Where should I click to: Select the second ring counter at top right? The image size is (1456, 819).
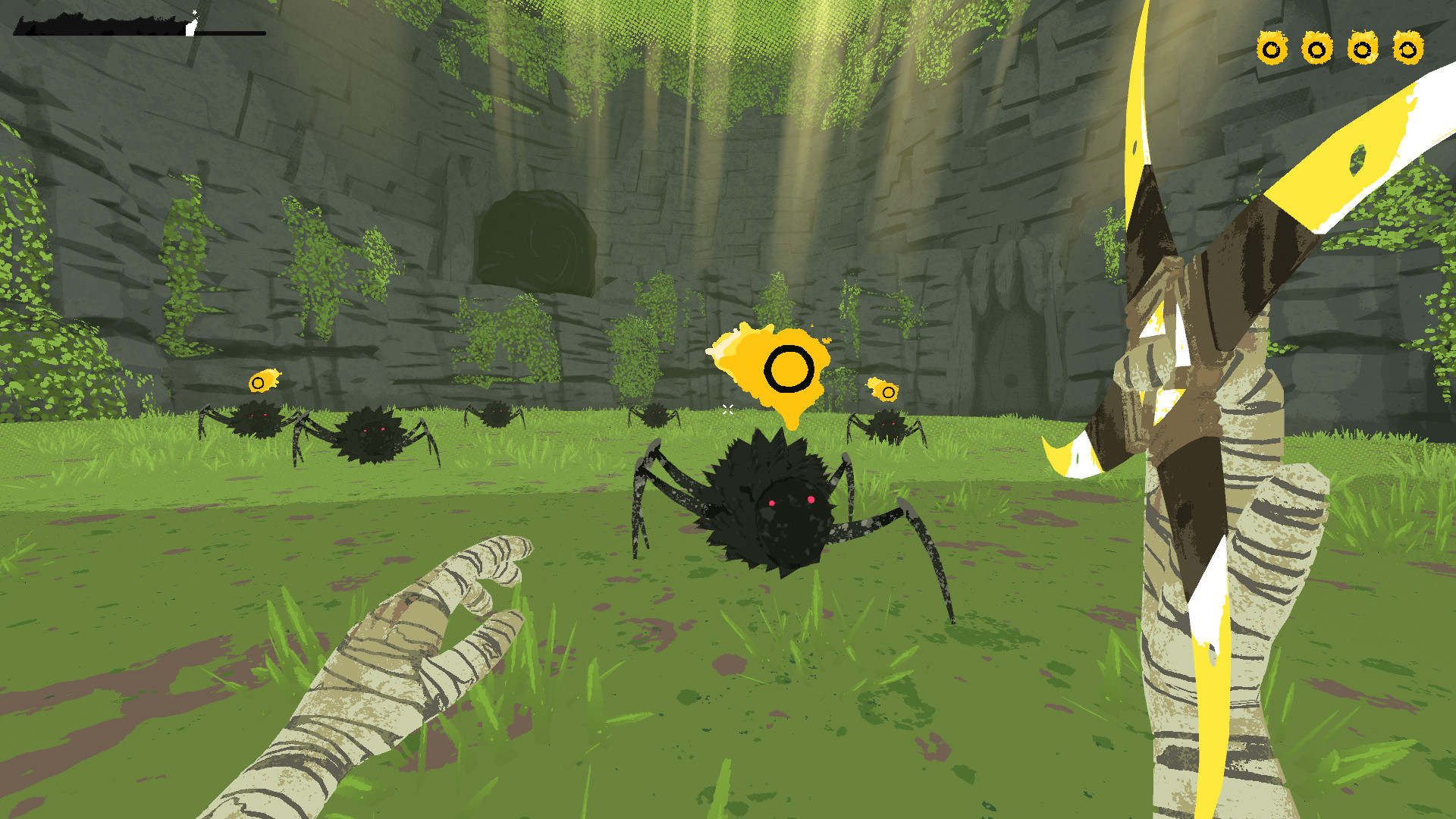[1316, 49]
